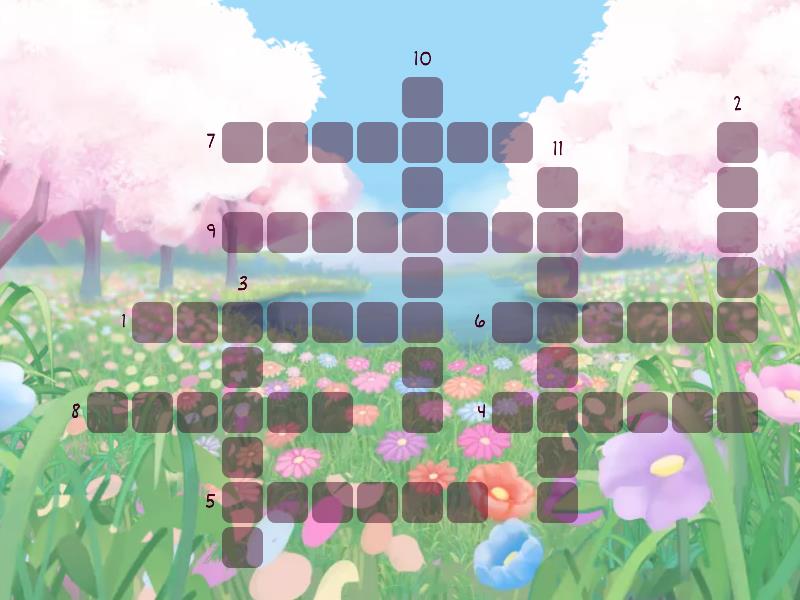Select the first cell of 1 across
The image size is (800, 600).
(x=152, y=322)
